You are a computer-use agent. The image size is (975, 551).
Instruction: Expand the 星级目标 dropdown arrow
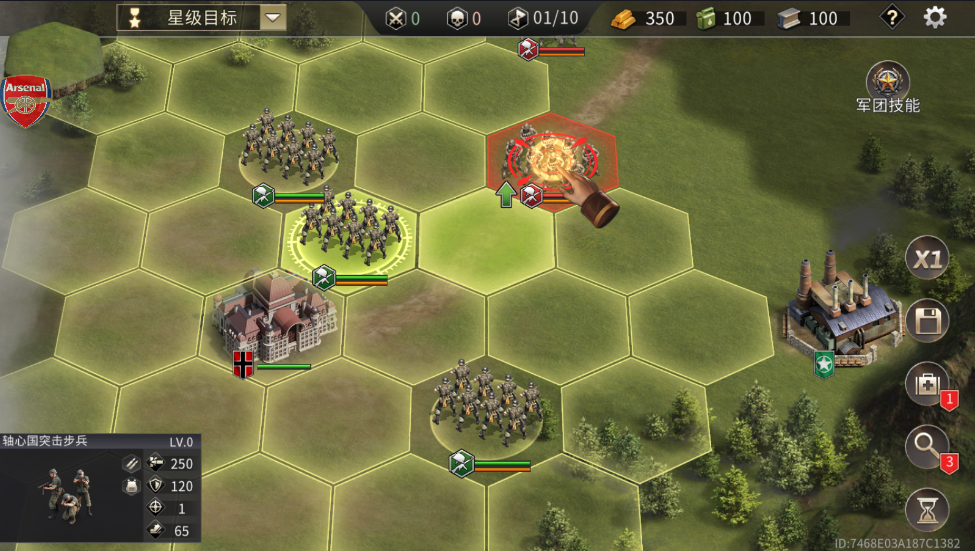(x=273, y=17)
